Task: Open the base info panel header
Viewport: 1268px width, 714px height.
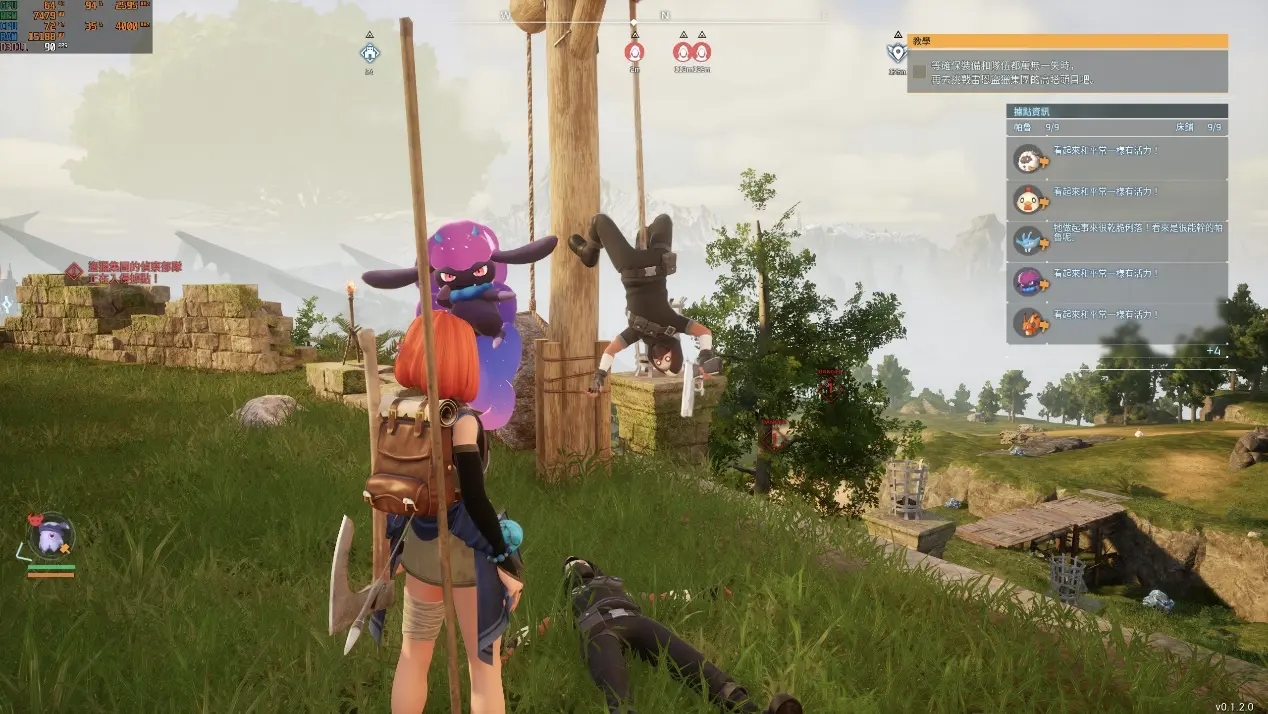Action: click(1116, 111)
